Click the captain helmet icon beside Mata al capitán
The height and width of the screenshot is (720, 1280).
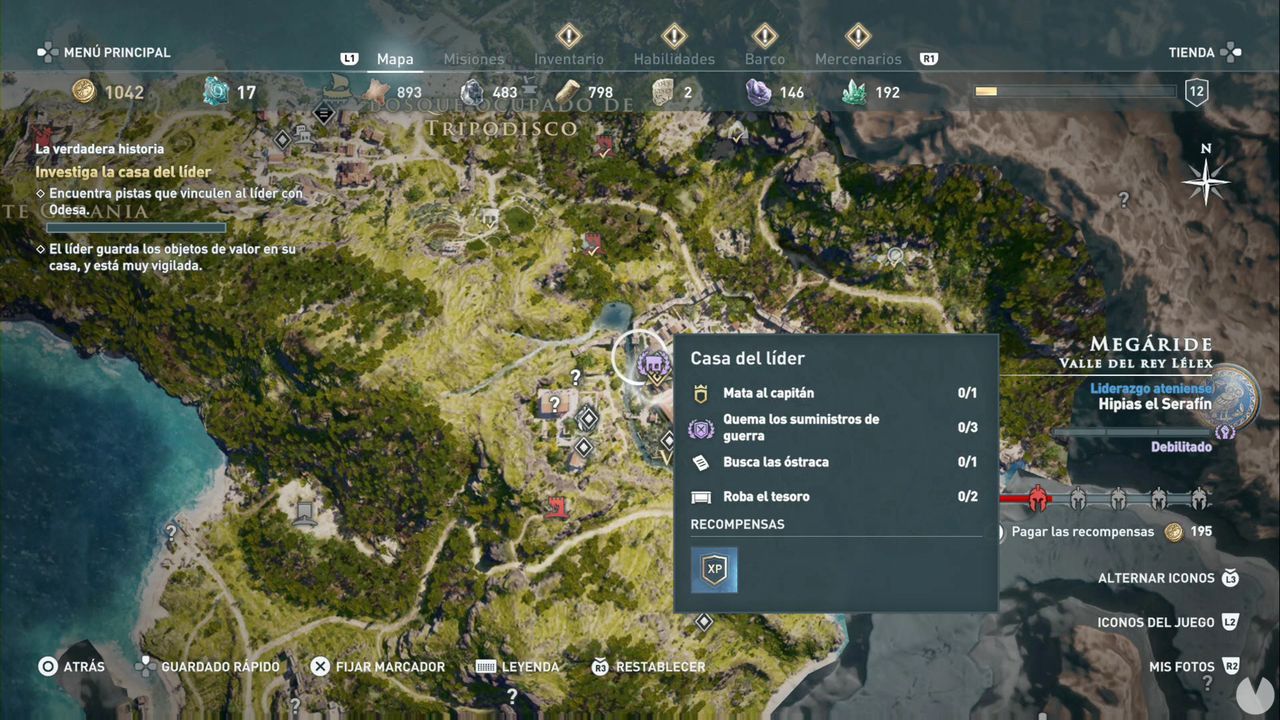tap(700, 392)
